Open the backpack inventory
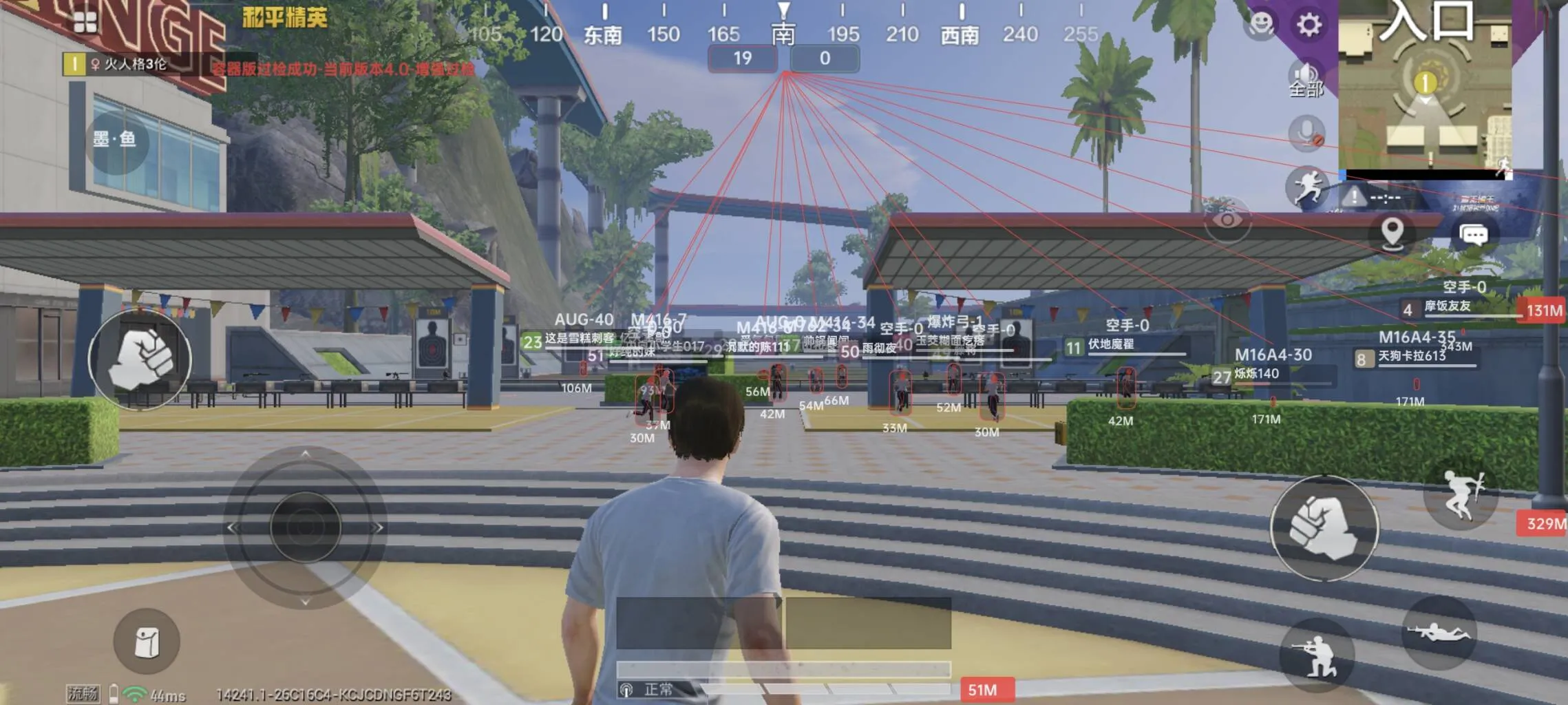1568x705 pixels. (x=147, y=642)
